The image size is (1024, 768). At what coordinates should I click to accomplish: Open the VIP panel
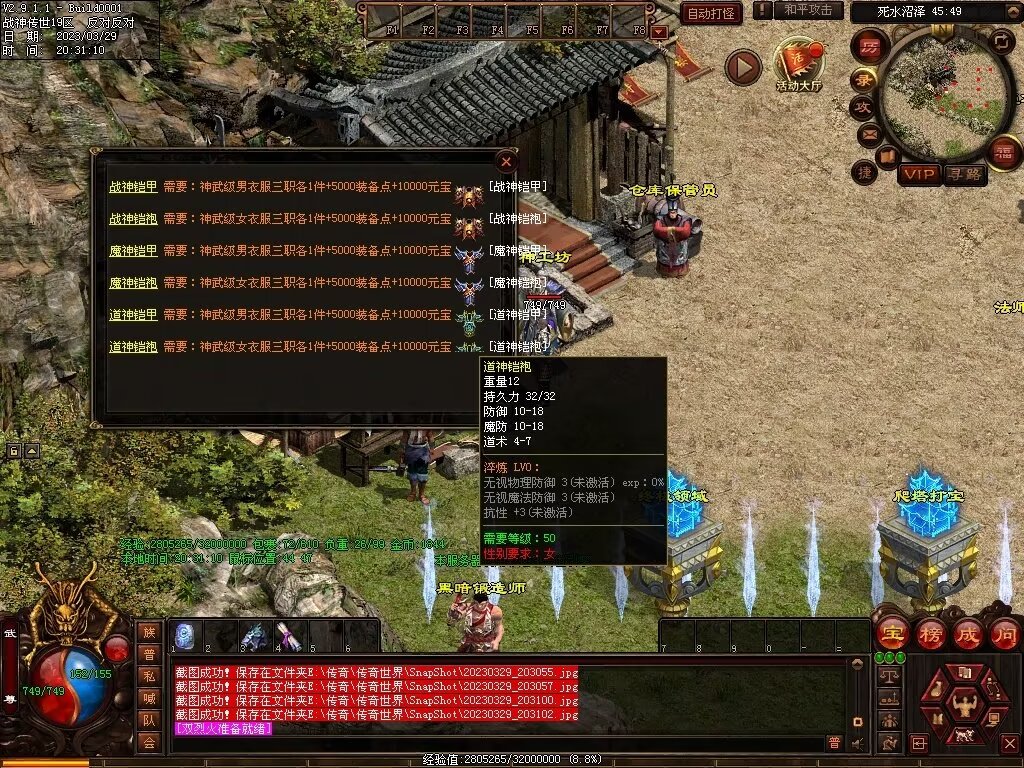click(918, 174)
